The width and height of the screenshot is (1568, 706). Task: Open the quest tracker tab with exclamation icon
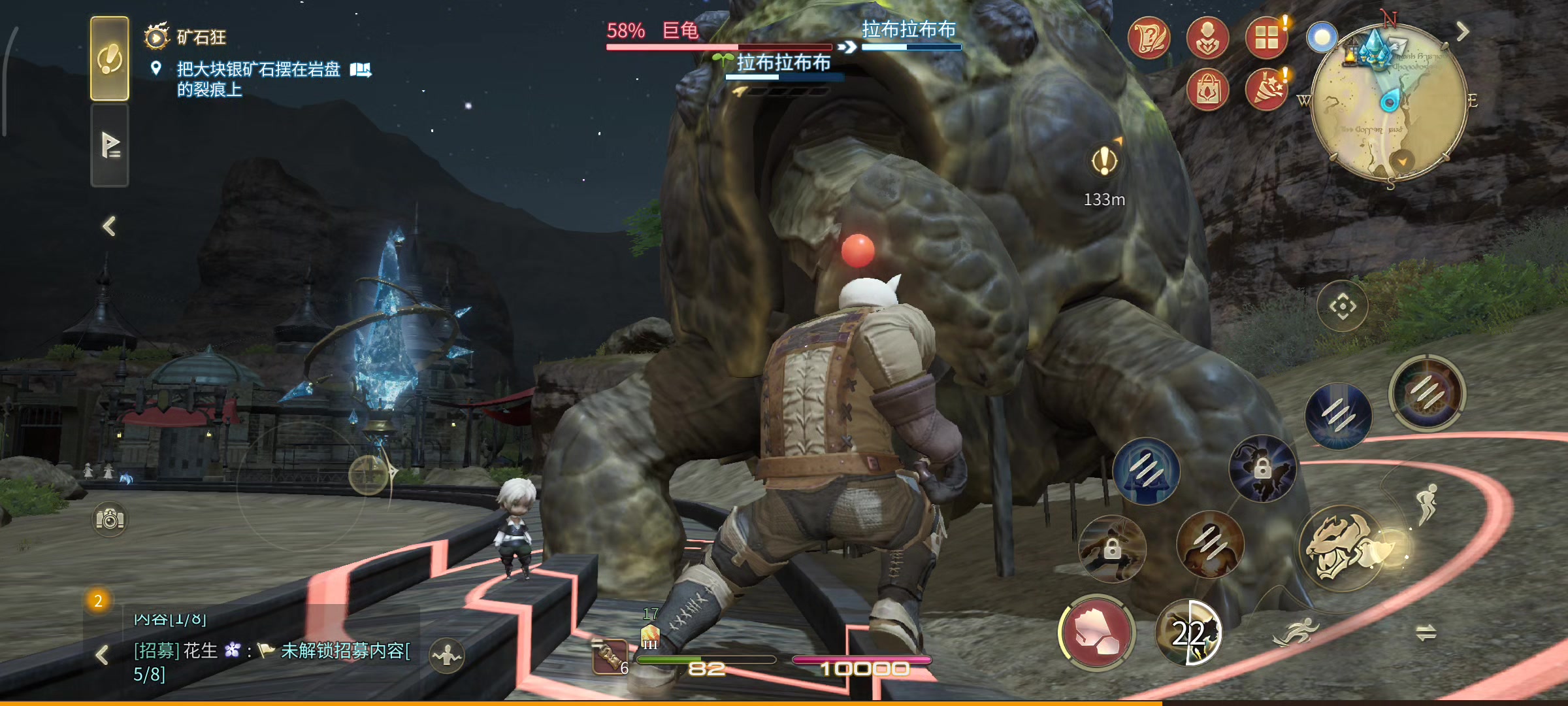109,59
